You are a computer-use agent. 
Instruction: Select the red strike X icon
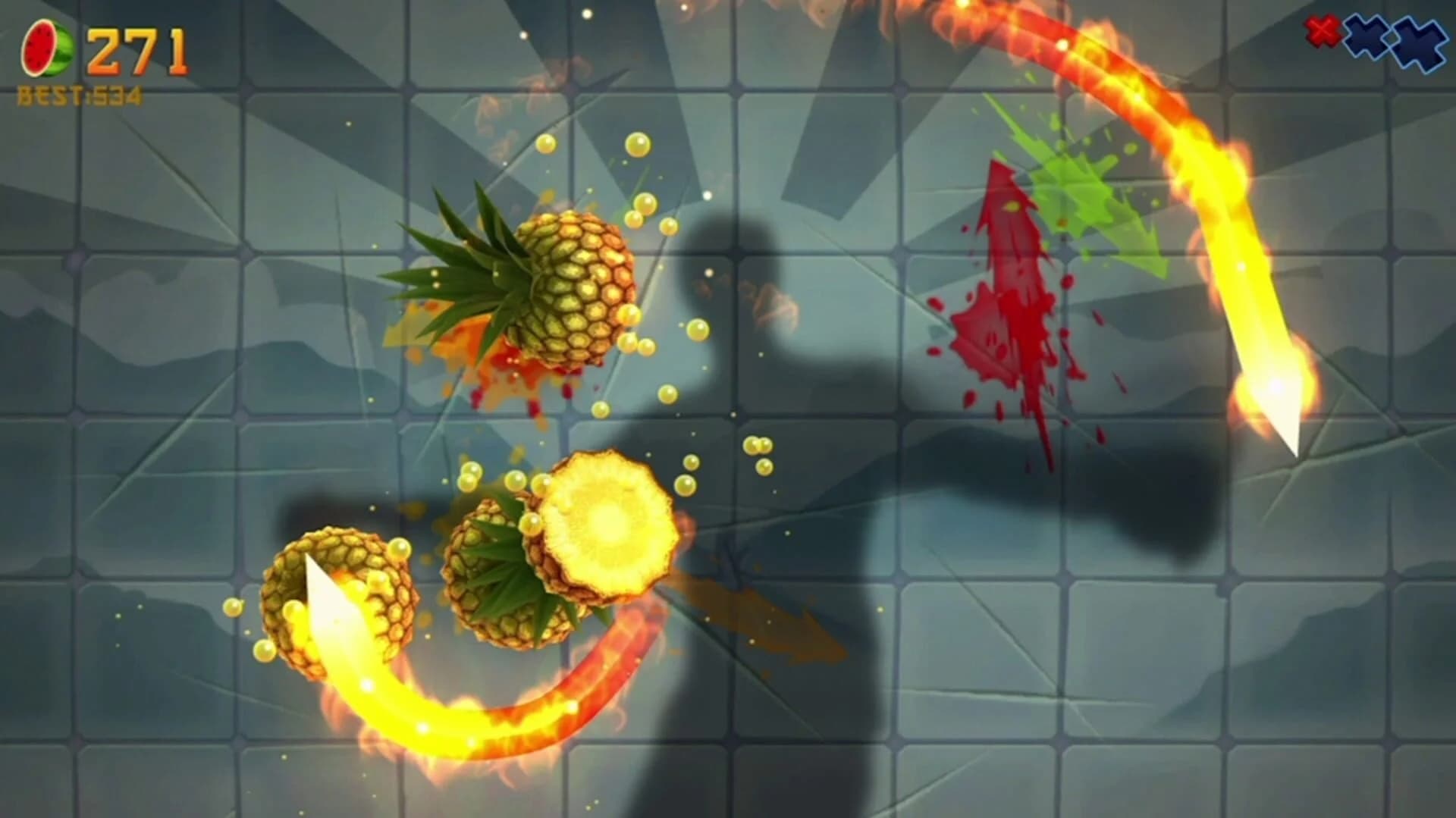[x=1323, y=32]
